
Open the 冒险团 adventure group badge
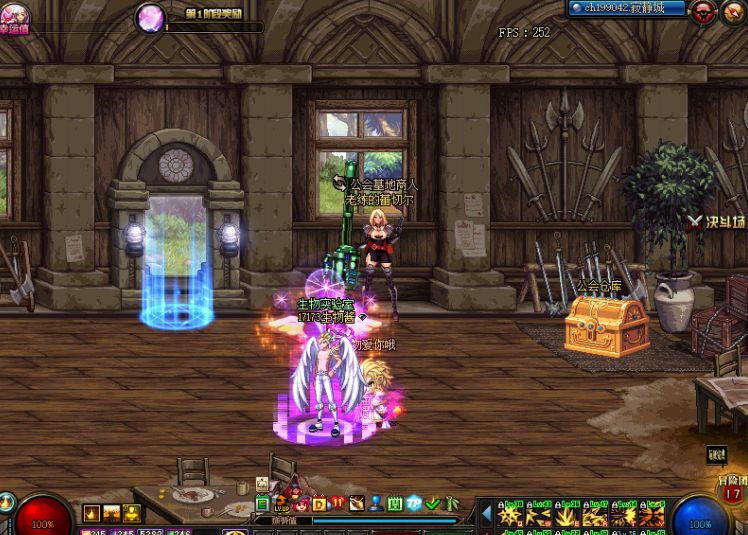click(732, 490)
